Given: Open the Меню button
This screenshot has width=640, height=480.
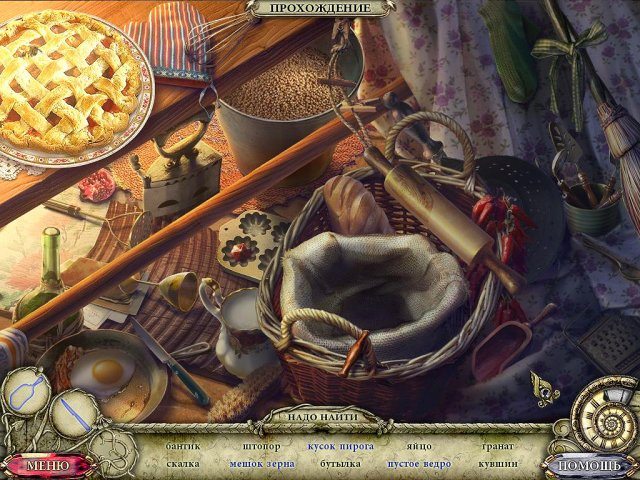Looking at the screenshot, I should (47, 465).
